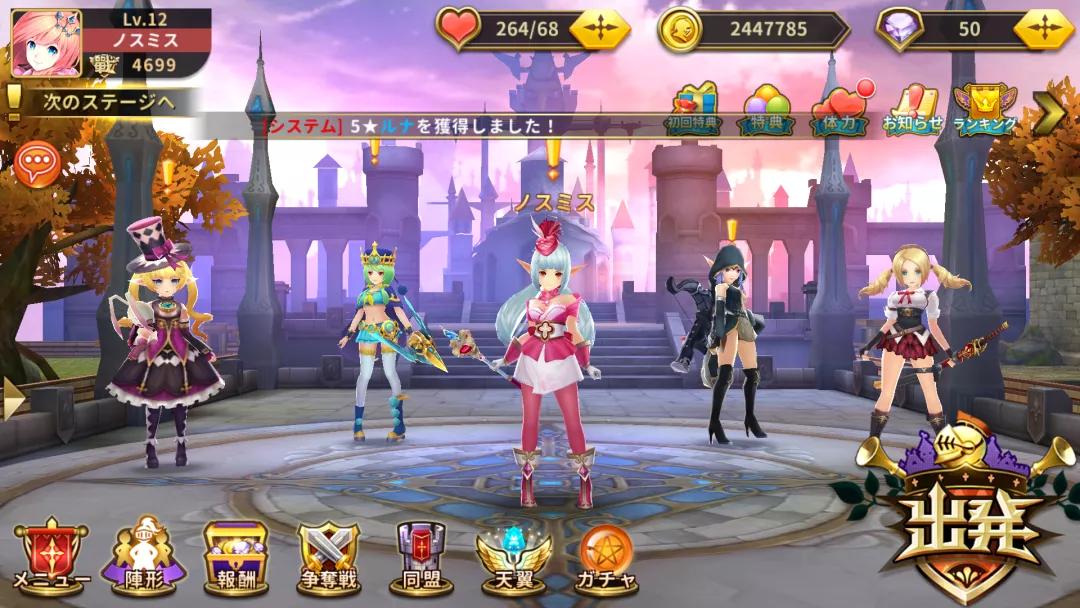Enter the 争奪戦 battle mode
1080x608 pixels.
tap(329, 557)
